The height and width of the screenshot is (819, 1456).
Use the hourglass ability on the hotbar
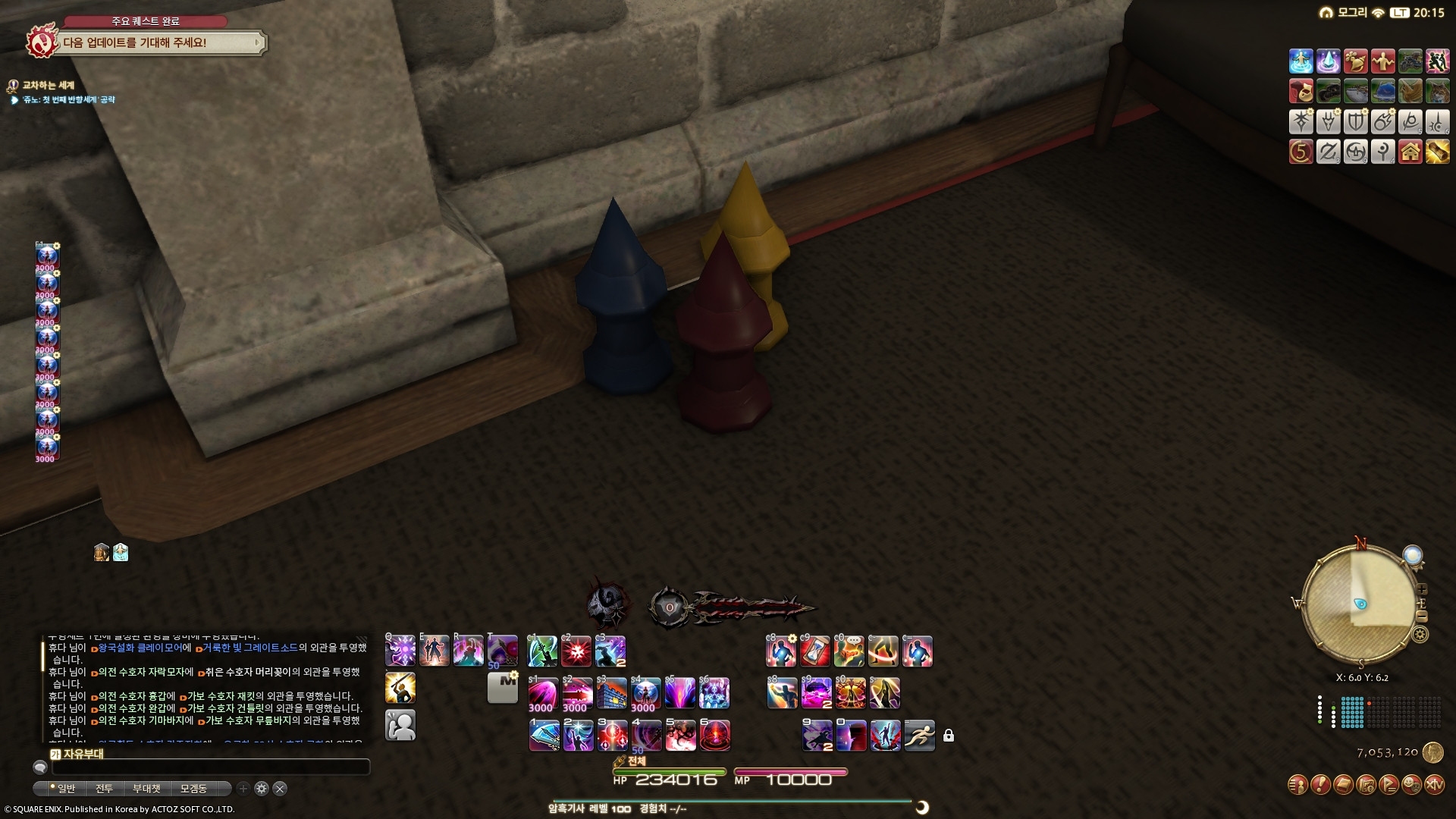pyautogui.click(x=815, y=651)
